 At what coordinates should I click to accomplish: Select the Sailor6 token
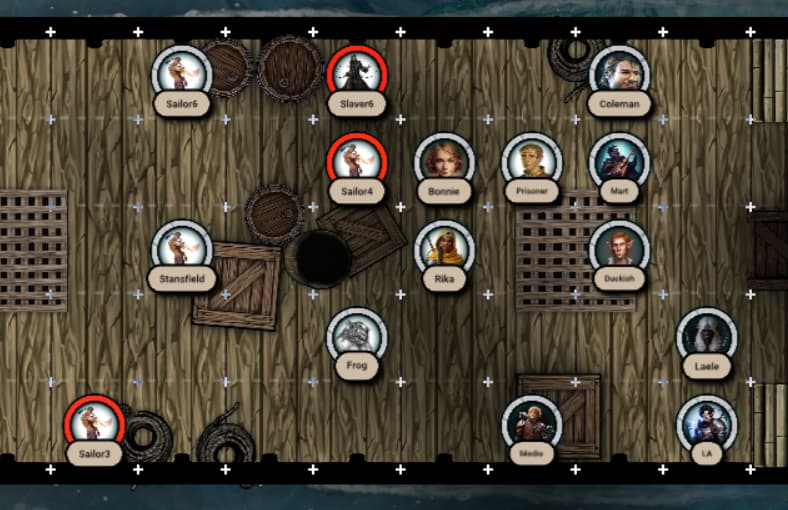pos(182,74)
